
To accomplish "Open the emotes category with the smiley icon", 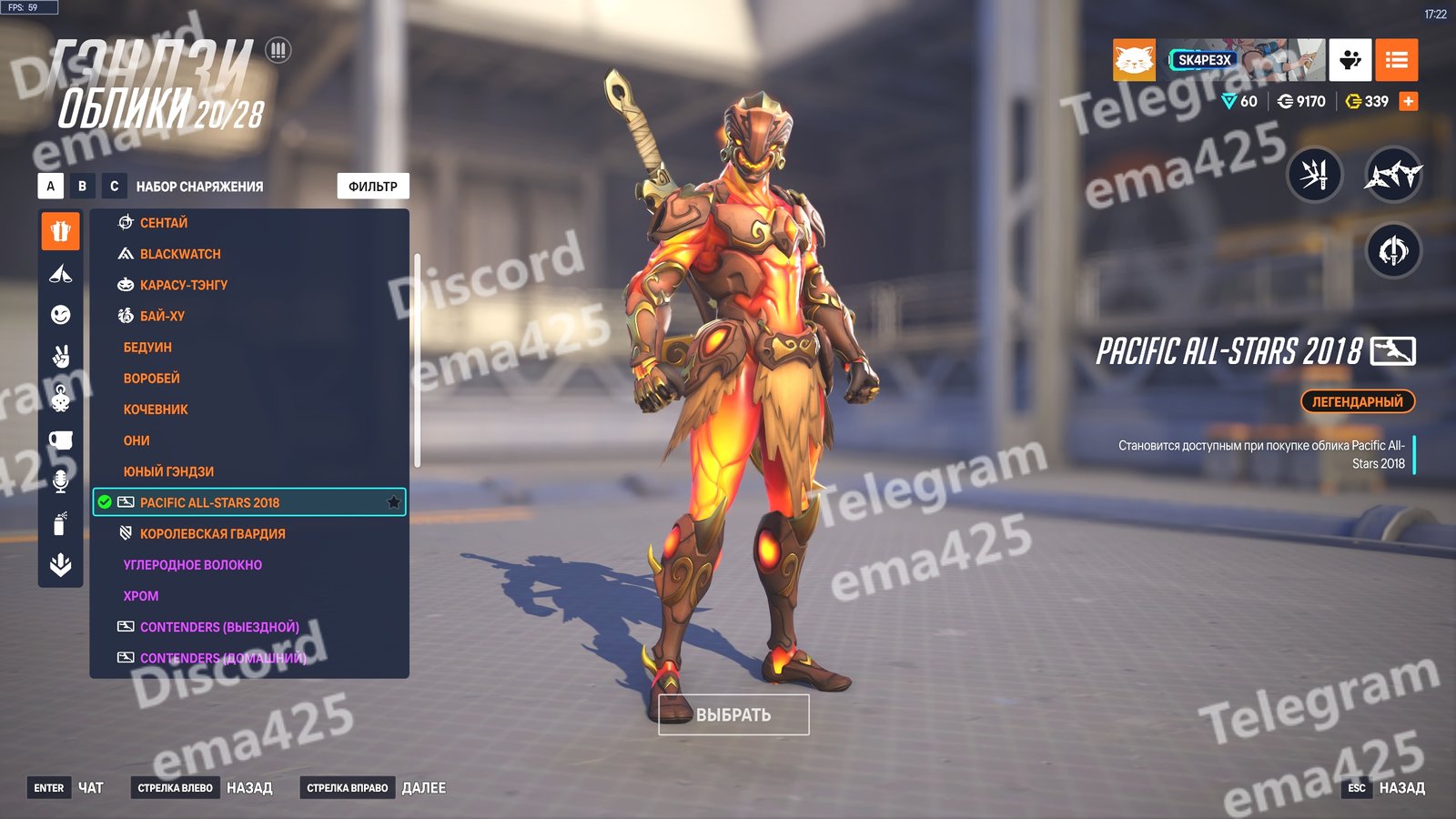I will (60, 315).
